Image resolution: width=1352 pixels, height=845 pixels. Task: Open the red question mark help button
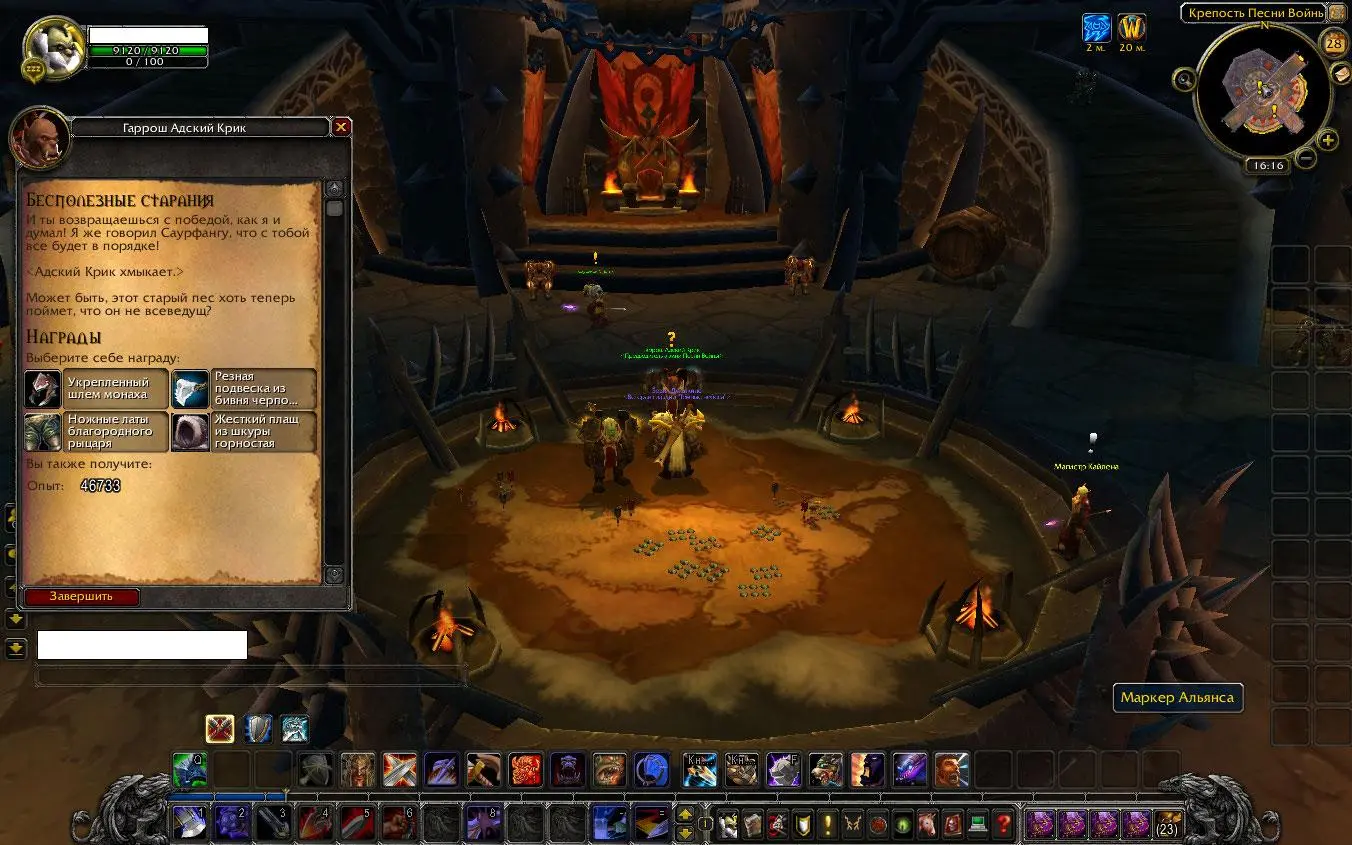(1004, 825)
